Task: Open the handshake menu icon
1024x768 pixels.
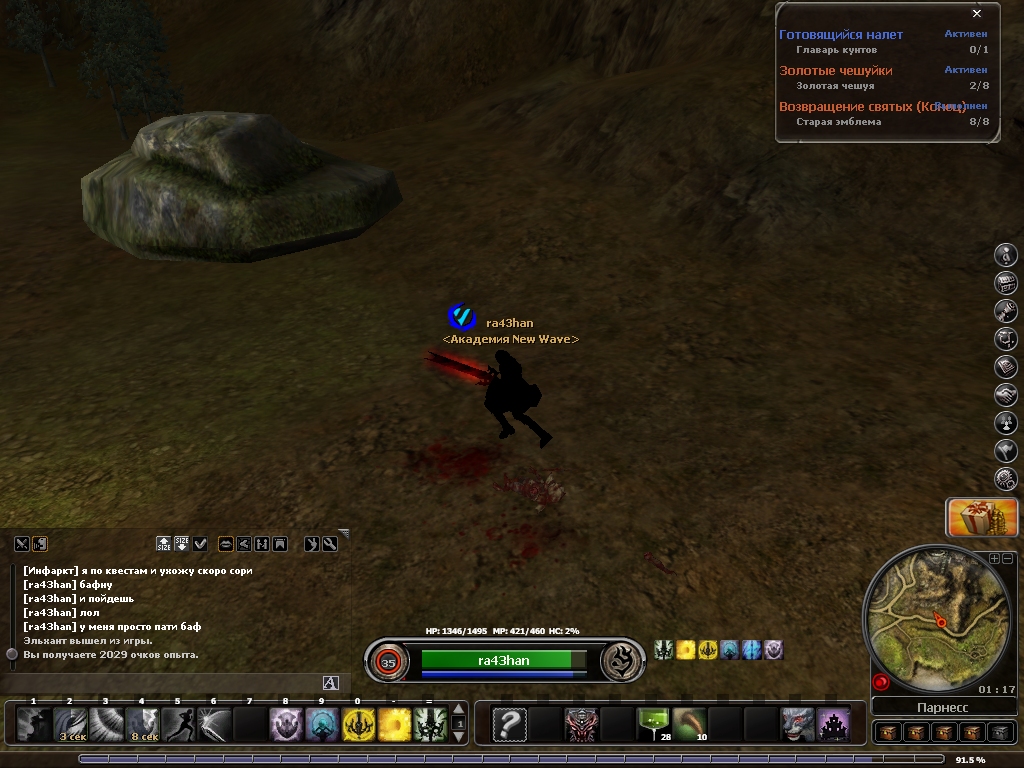Action: [1005, 395]
